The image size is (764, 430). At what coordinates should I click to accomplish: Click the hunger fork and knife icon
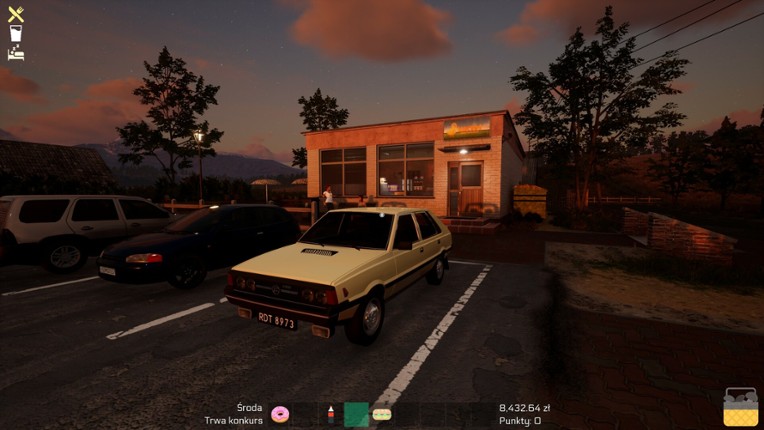click(x=16, y=14)
